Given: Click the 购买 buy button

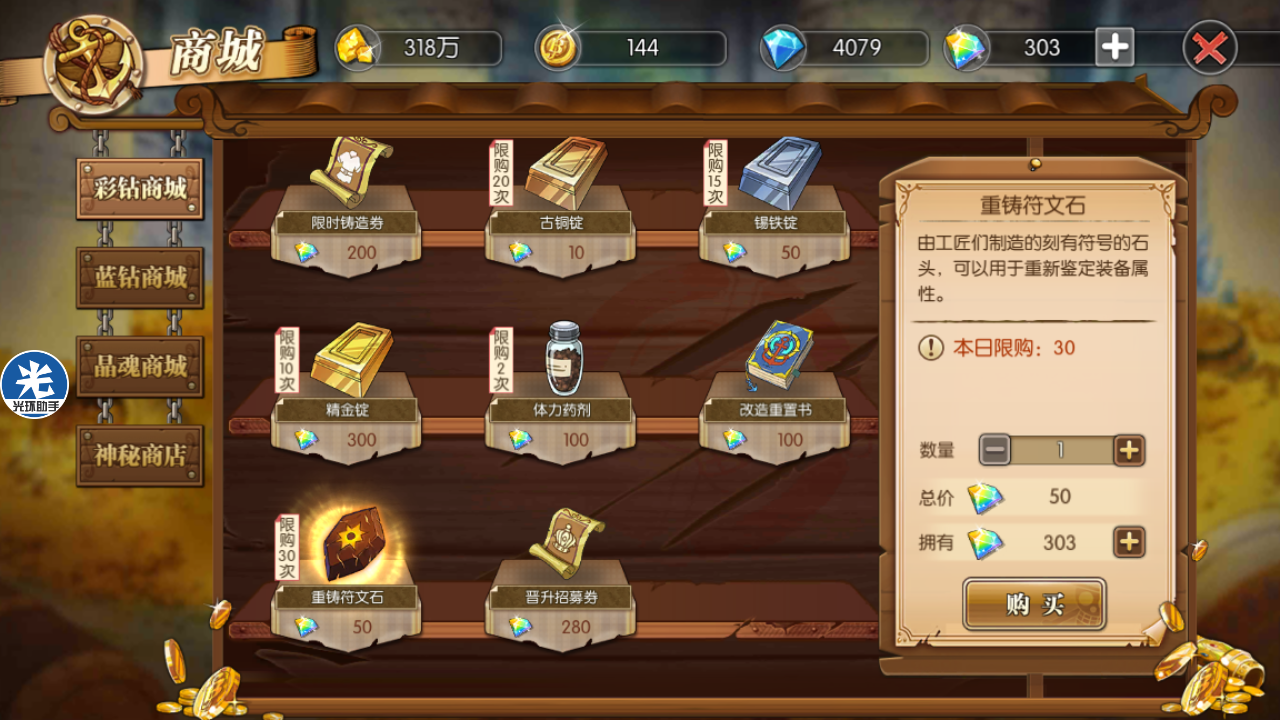Looking at the screenshot, I should click(x=1034, y=604).
